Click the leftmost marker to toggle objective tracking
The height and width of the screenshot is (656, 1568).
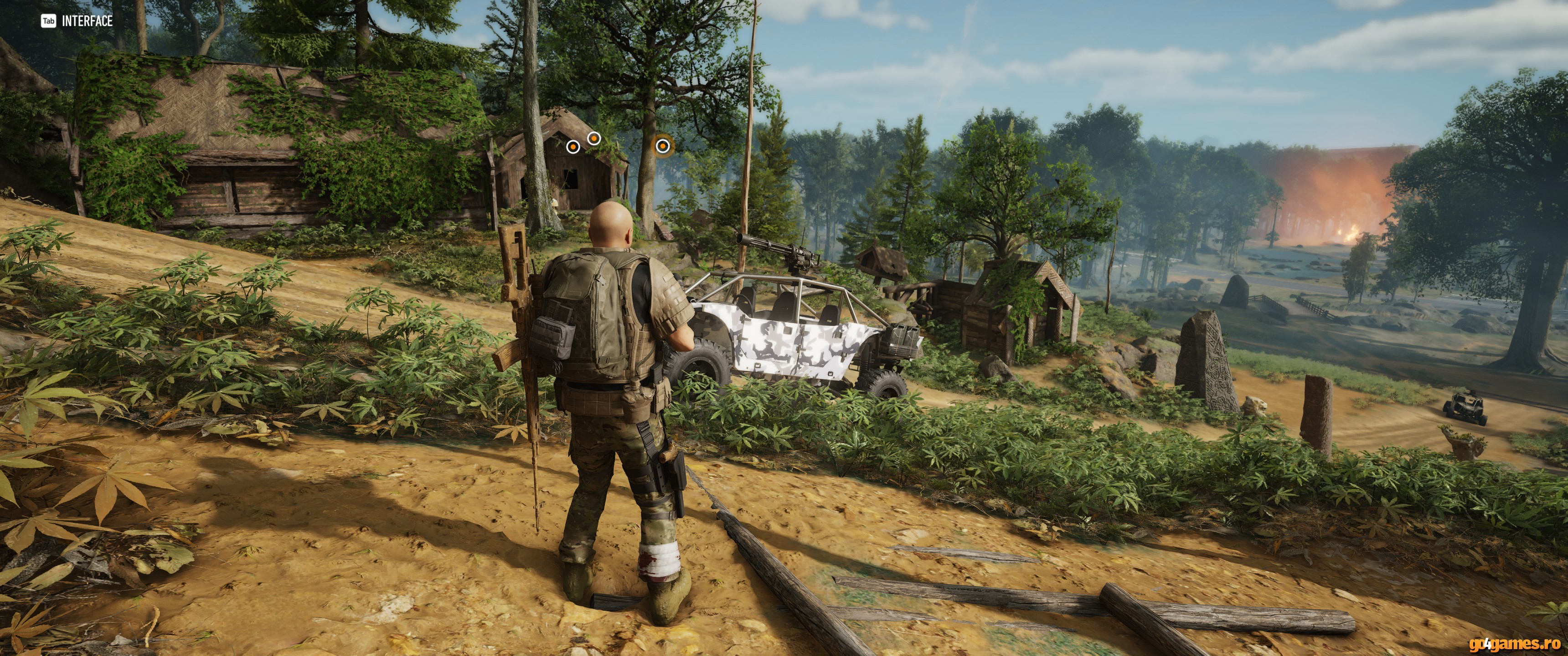(573, 147)
